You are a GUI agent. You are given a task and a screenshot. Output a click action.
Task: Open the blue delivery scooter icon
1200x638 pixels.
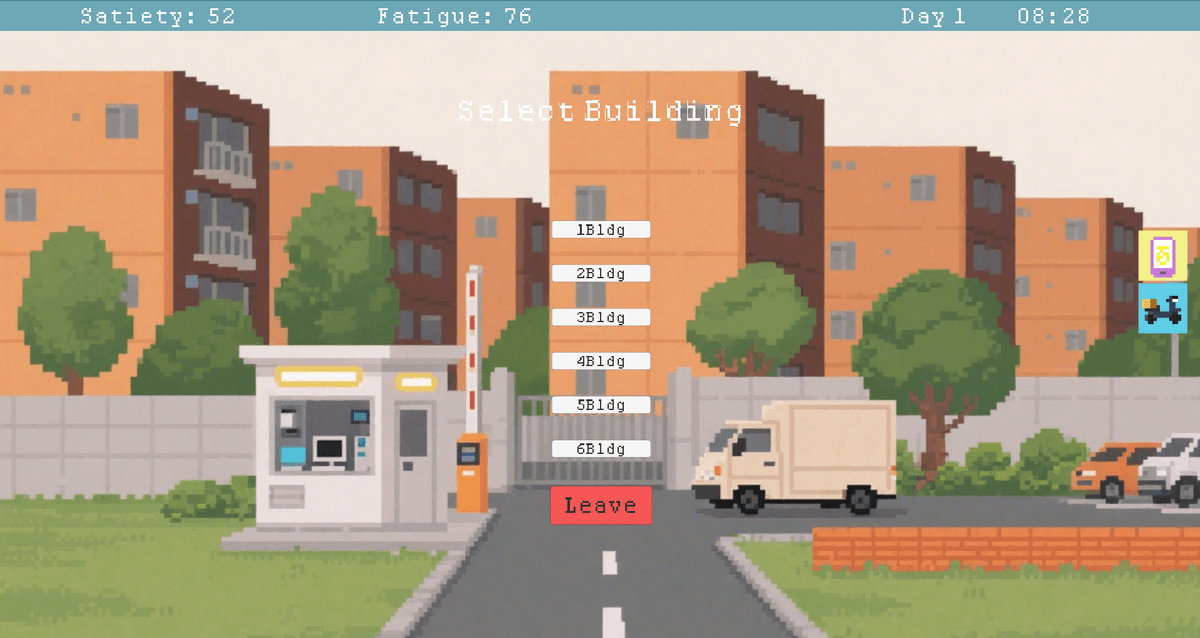[1162, 308]
